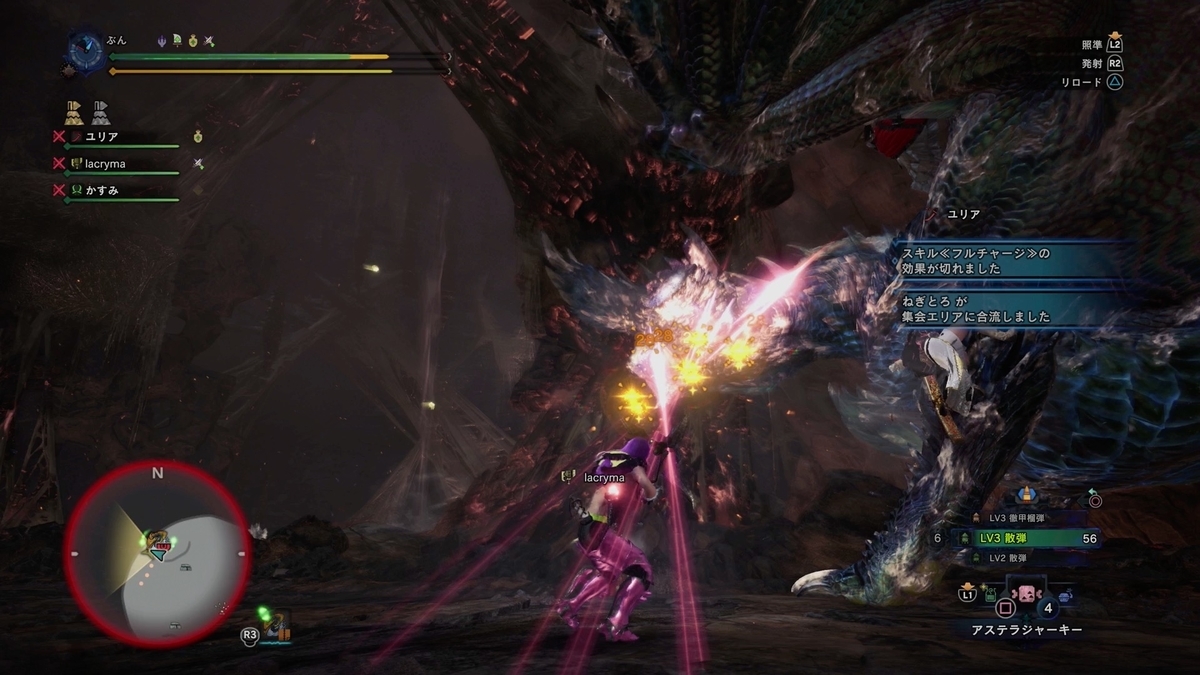Click the フルチャージ skill expired notification

1000,261
